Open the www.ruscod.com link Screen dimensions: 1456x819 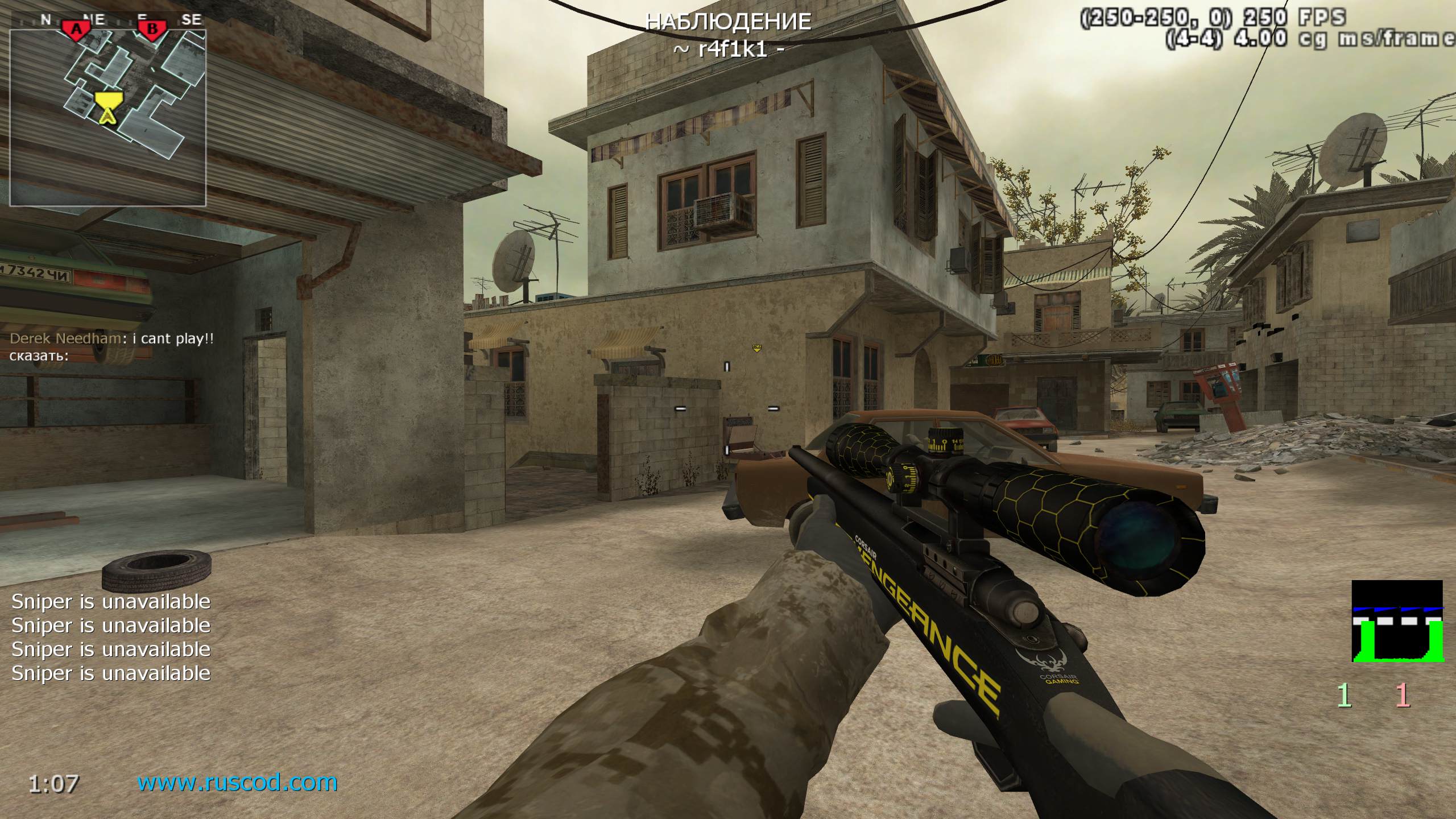237,783
